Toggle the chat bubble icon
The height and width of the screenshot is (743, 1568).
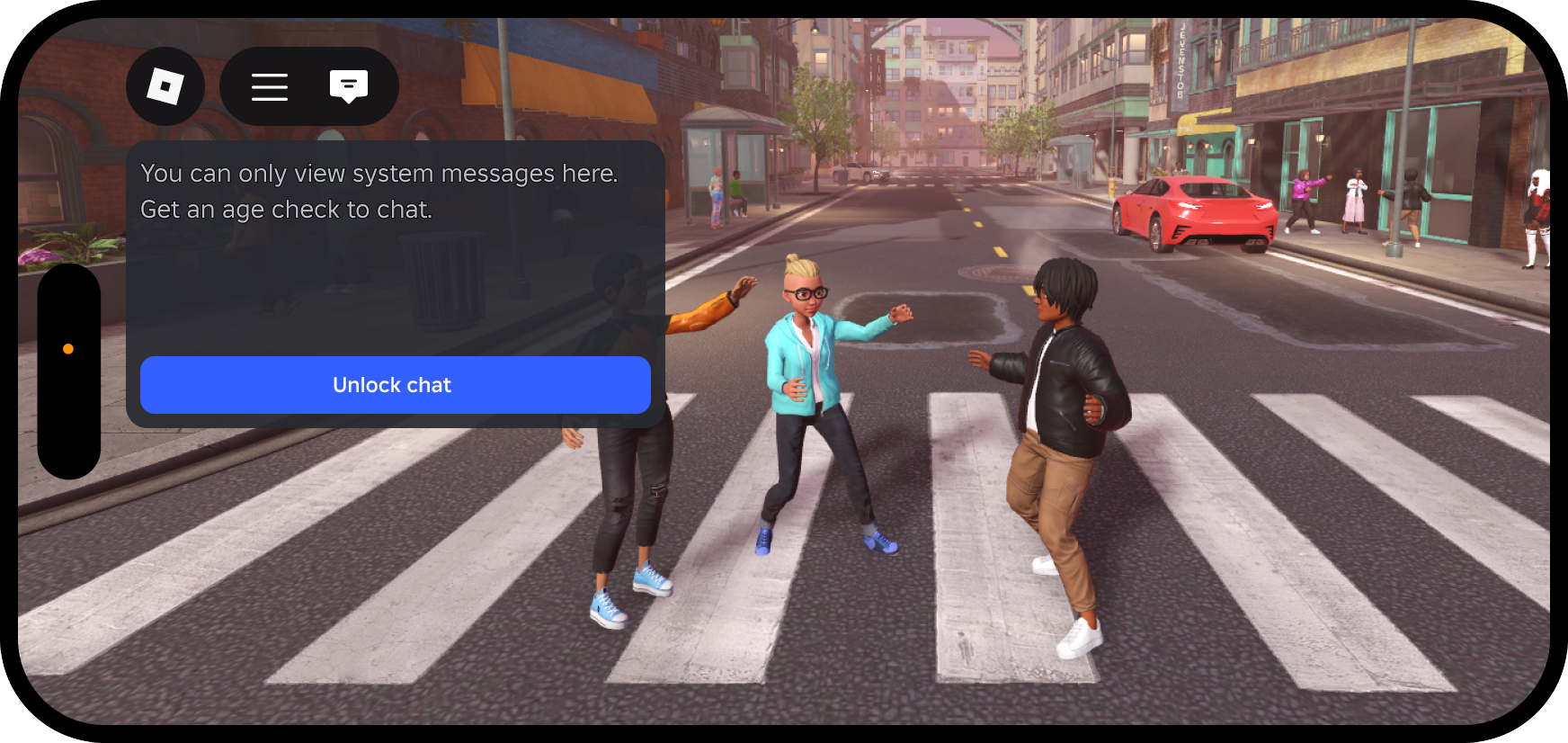[x=349, y=86]
